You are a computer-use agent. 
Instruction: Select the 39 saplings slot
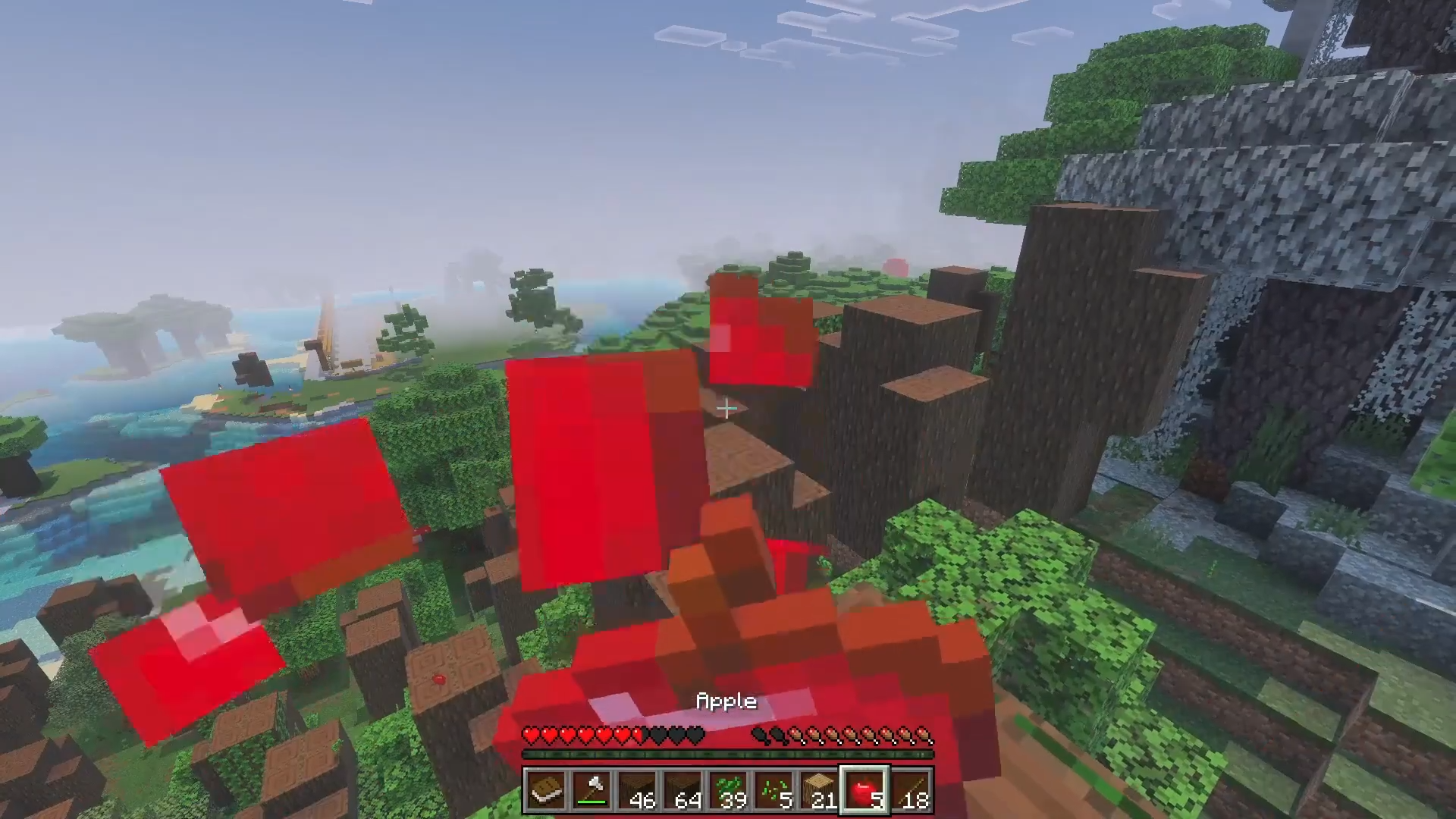728,791
